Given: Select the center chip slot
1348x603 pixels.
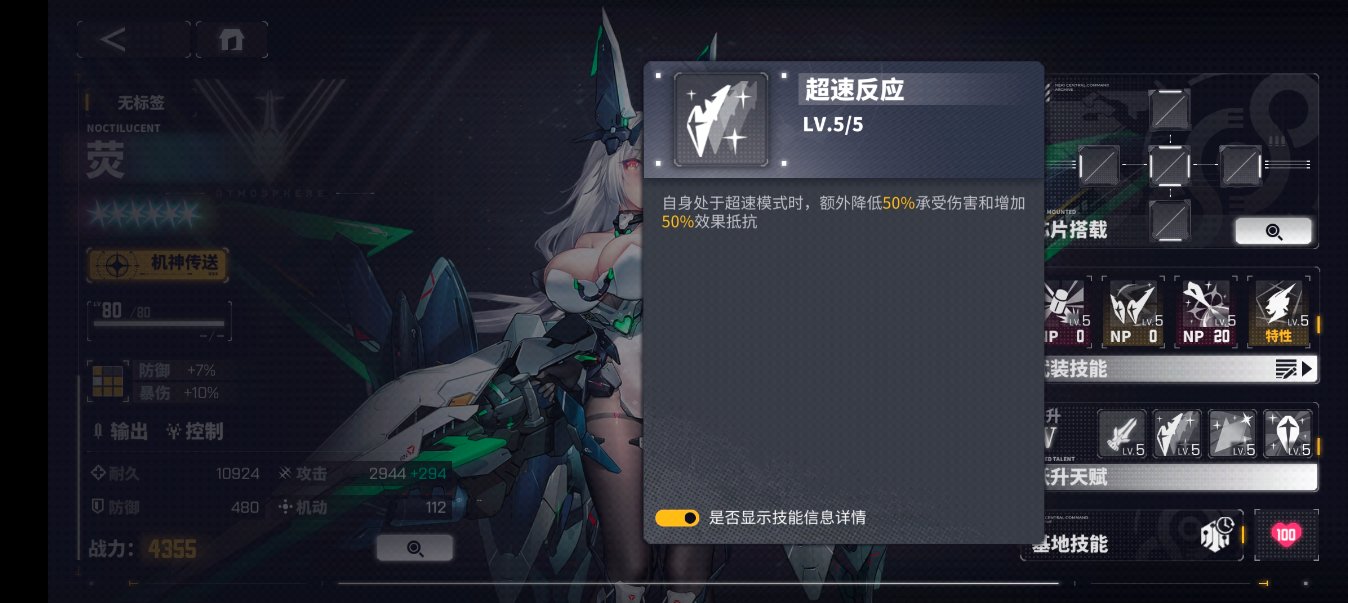Looking at the screenshot, I should pos(1169,165).
